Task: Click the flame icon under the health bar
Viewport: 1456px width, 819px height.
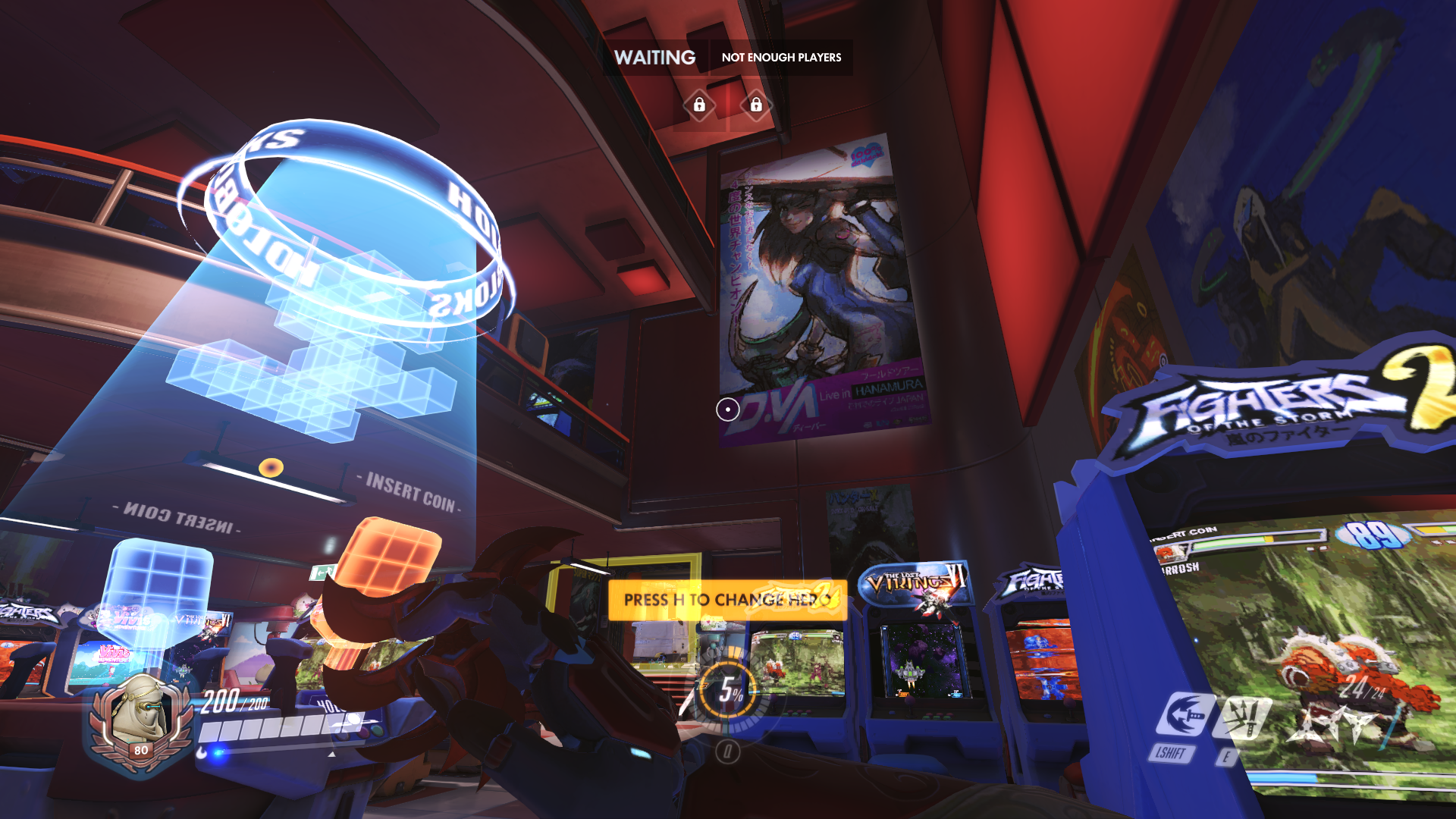Action: pyautogui.click(x=200, y=754)
